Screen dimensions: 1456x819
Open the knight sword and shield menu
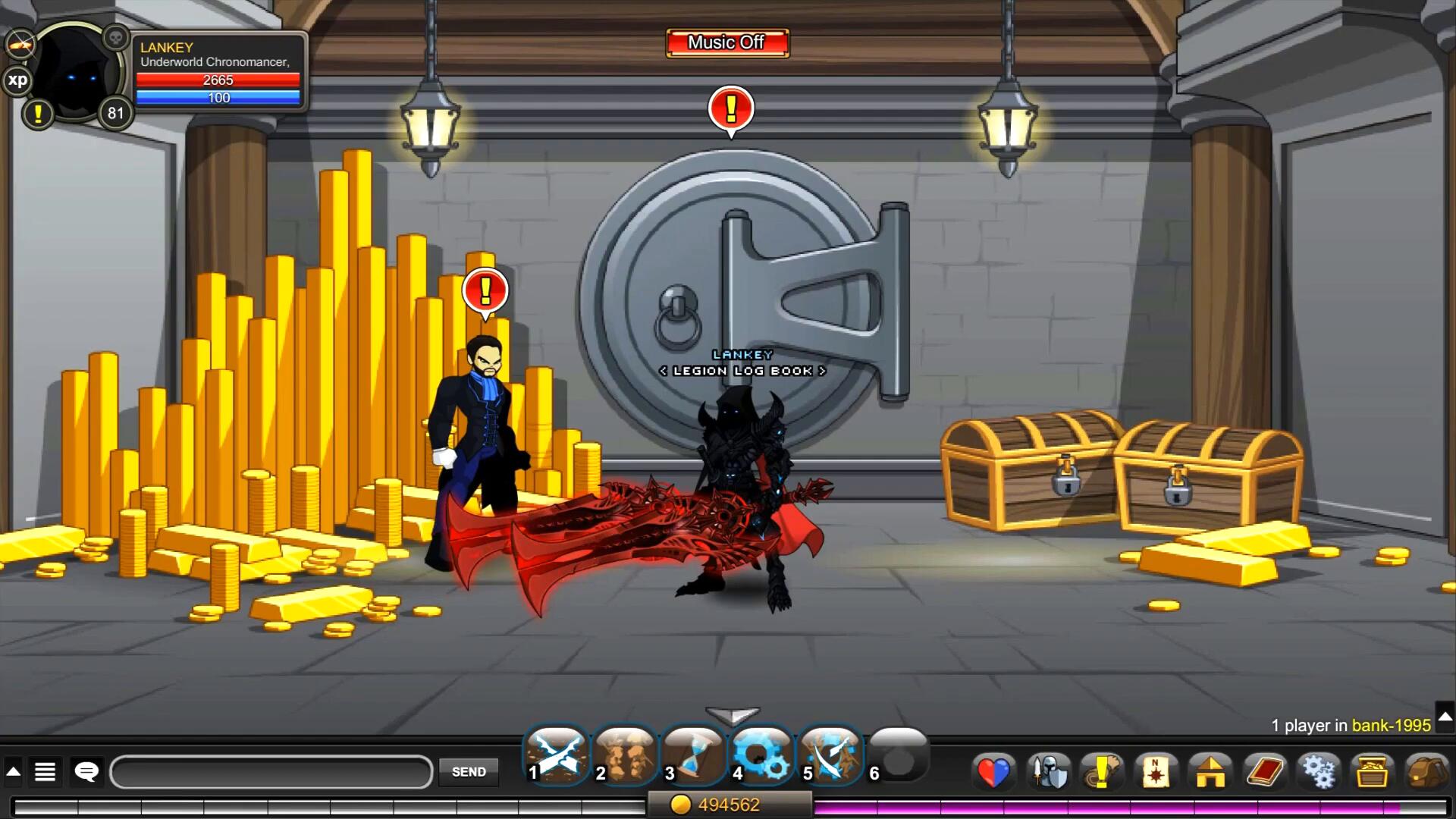tap(1050, 772)
